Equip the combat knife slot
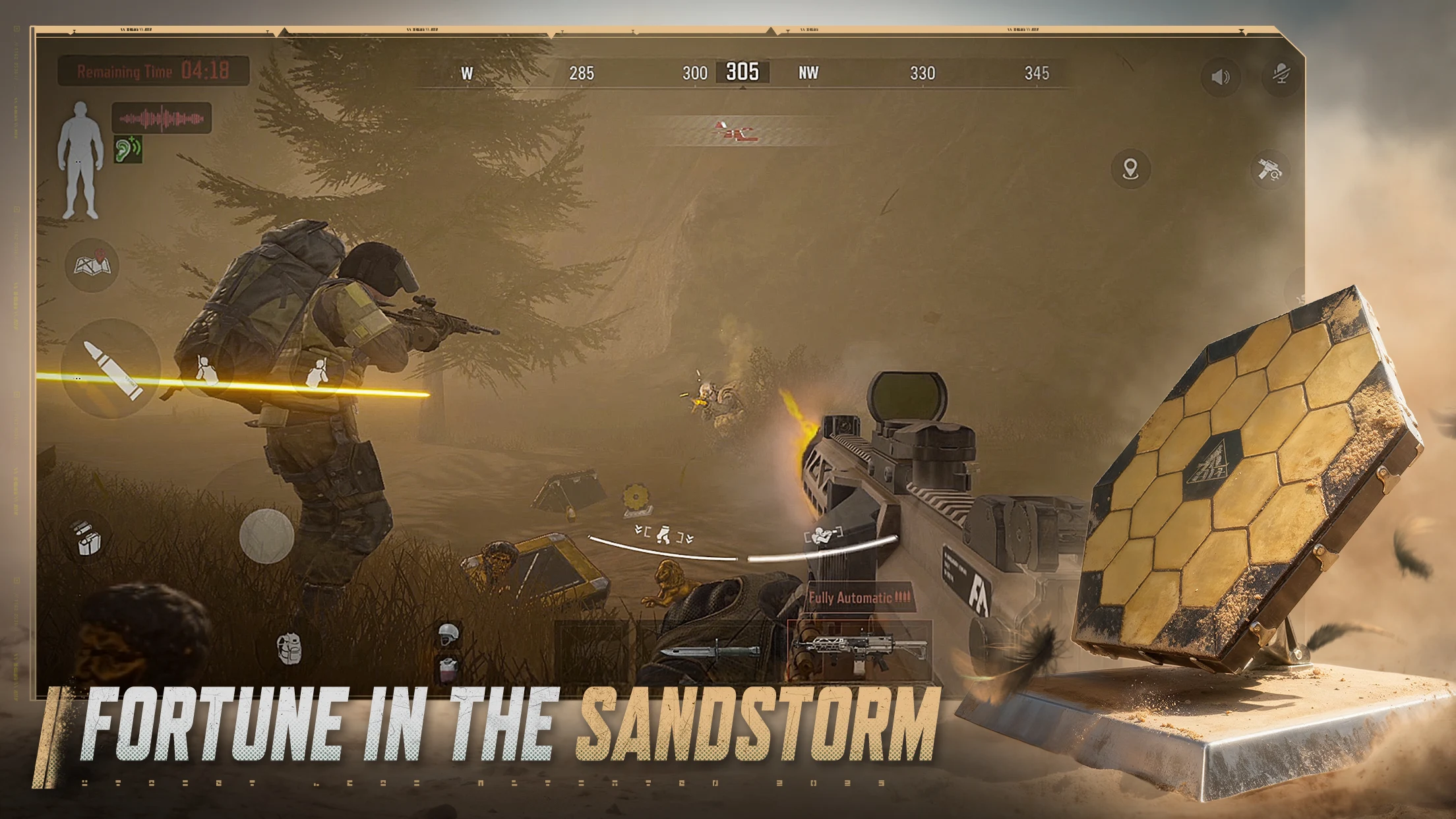This screenshot has width=1456, height=819. click(709, 652)
